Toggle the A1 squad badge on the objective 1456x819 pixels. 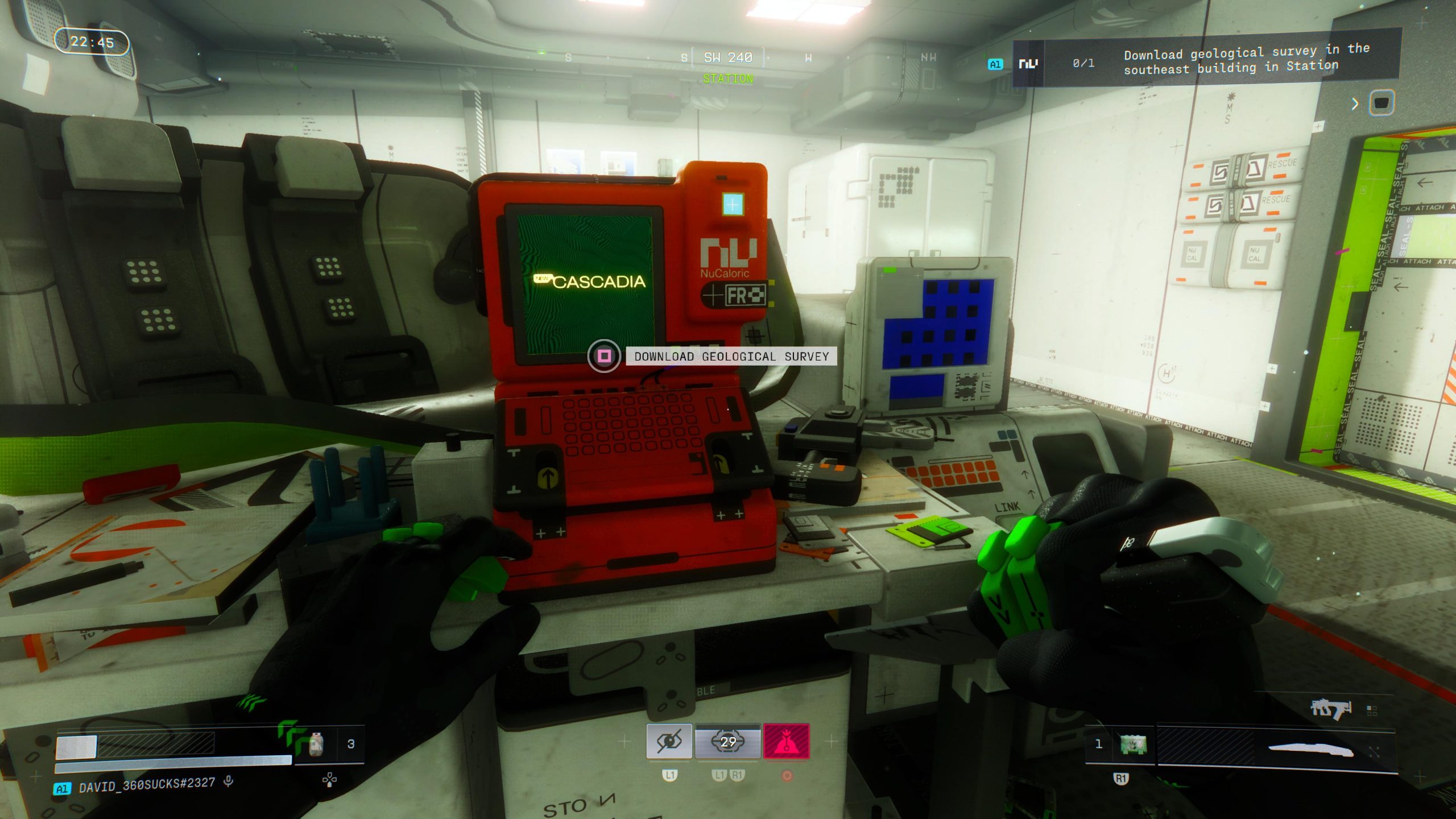click(x=995, y=64)
